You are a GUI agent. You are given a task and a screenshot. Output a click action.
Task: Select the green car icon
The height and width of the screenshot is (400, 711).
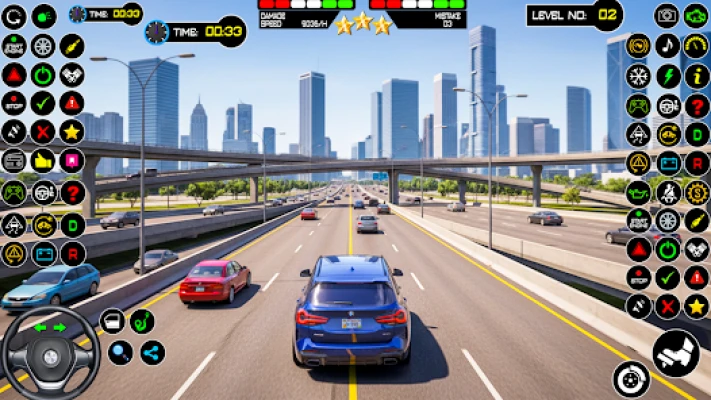tap(696, 15)
